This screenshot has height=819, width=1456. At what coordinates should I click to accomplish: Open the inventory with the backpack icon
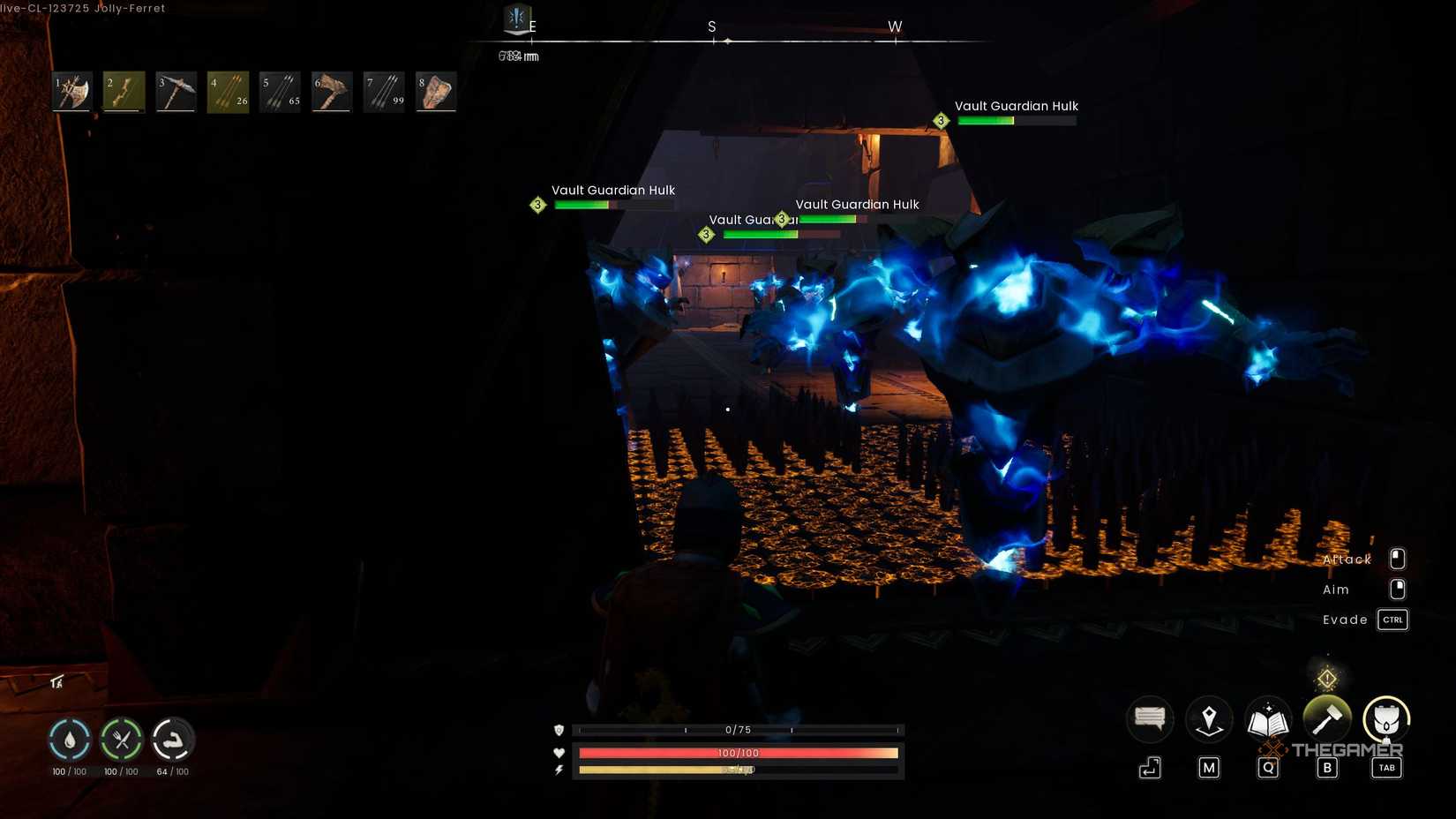[x=1386, y=719]
